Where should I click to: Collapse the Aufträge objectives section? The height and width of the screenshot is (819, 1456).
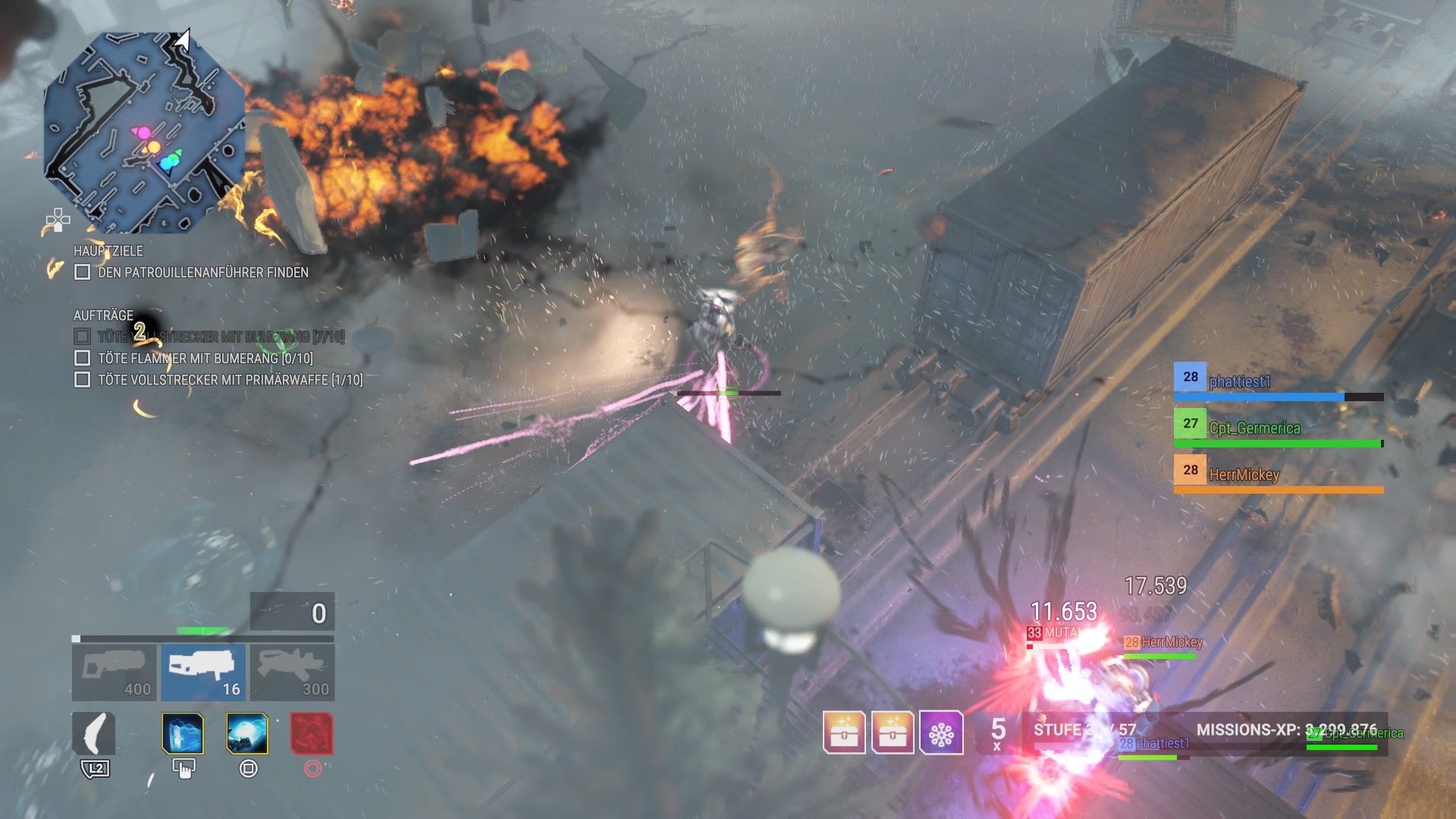(x=104, y=315)
